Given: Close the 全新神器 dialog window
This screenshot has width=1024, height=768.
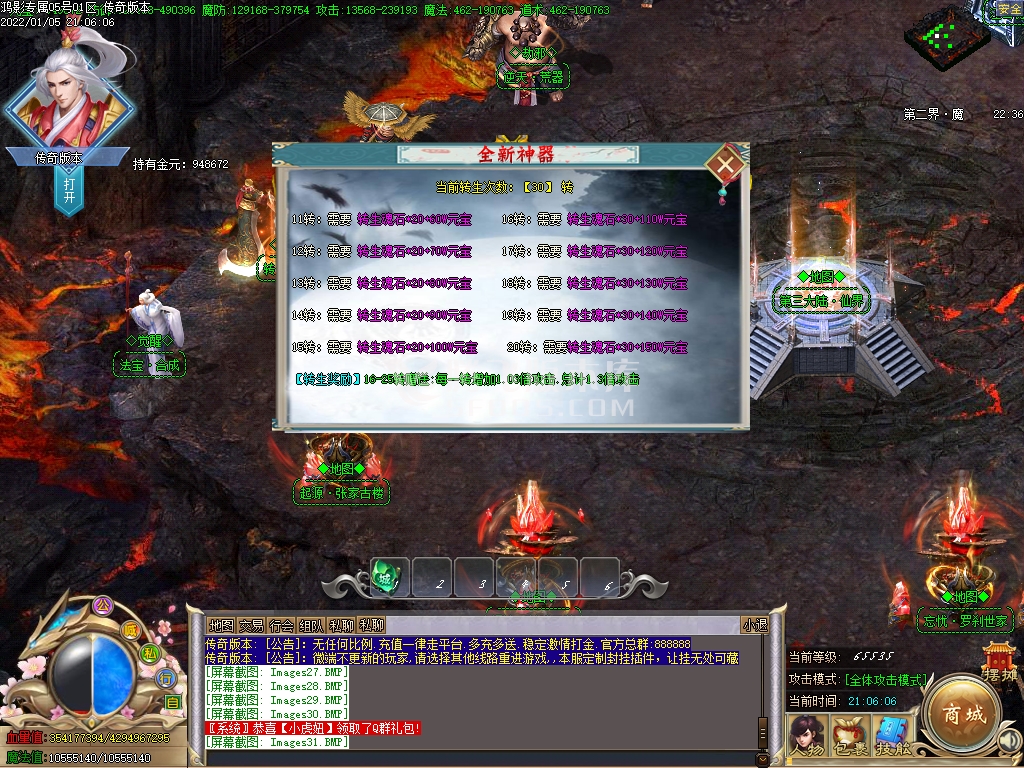Looking at the screenshot, I should 727,164.
